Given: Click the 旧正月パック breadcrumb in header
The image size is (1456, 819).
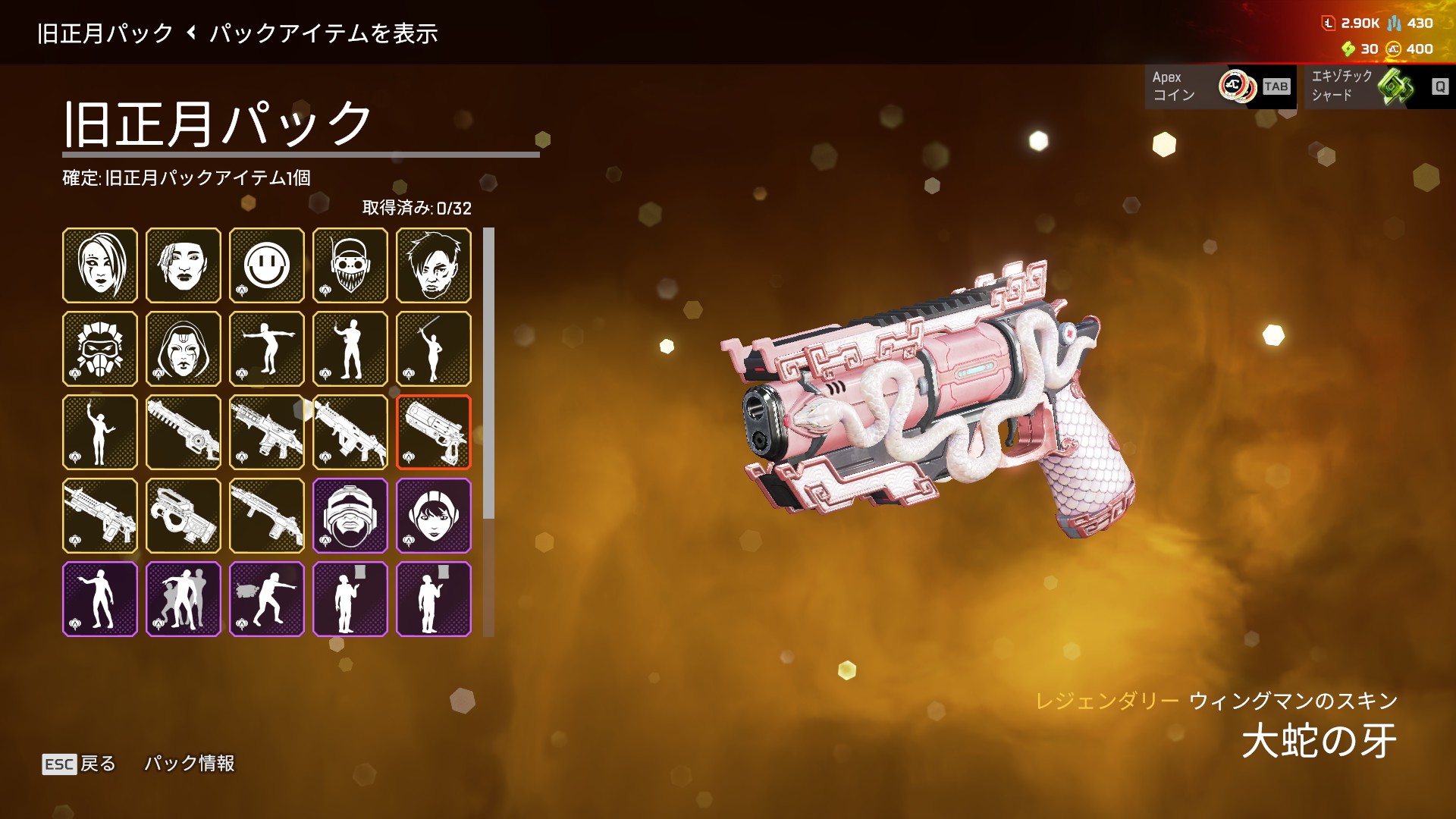Looking at the screenshot, I should [105, 33].
